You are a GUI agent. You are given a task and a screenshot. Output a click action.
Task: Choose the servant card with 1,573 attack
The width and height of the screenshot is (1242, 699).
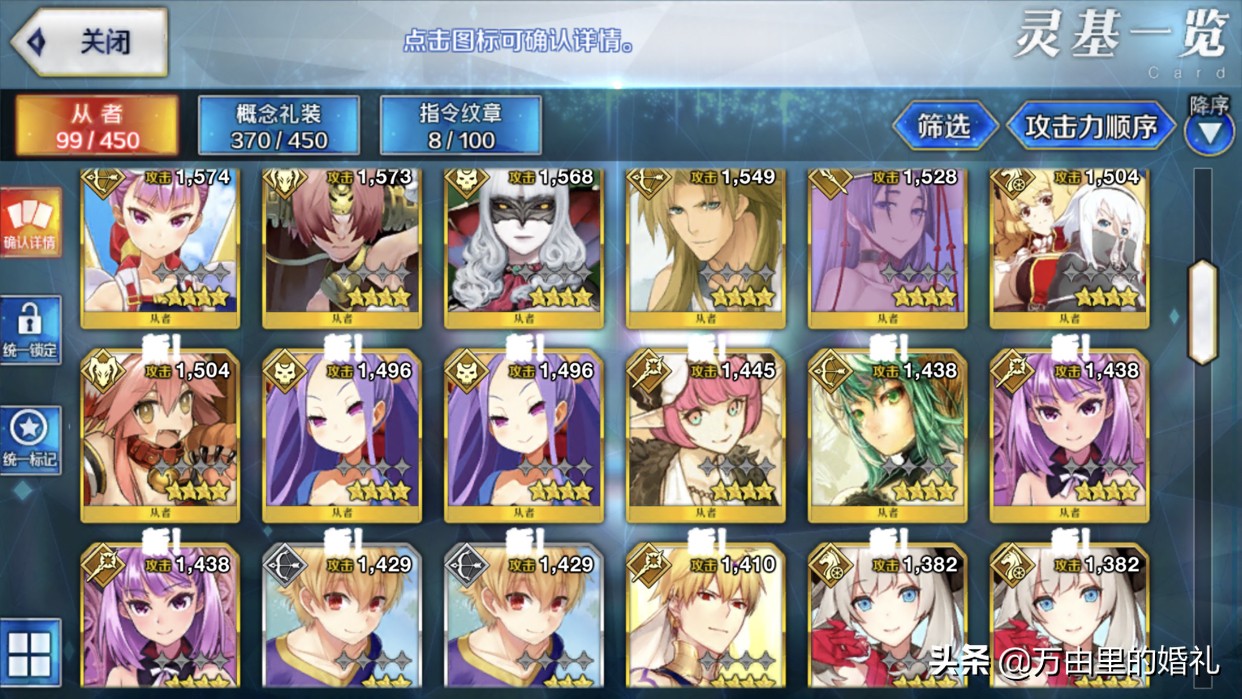342,245
